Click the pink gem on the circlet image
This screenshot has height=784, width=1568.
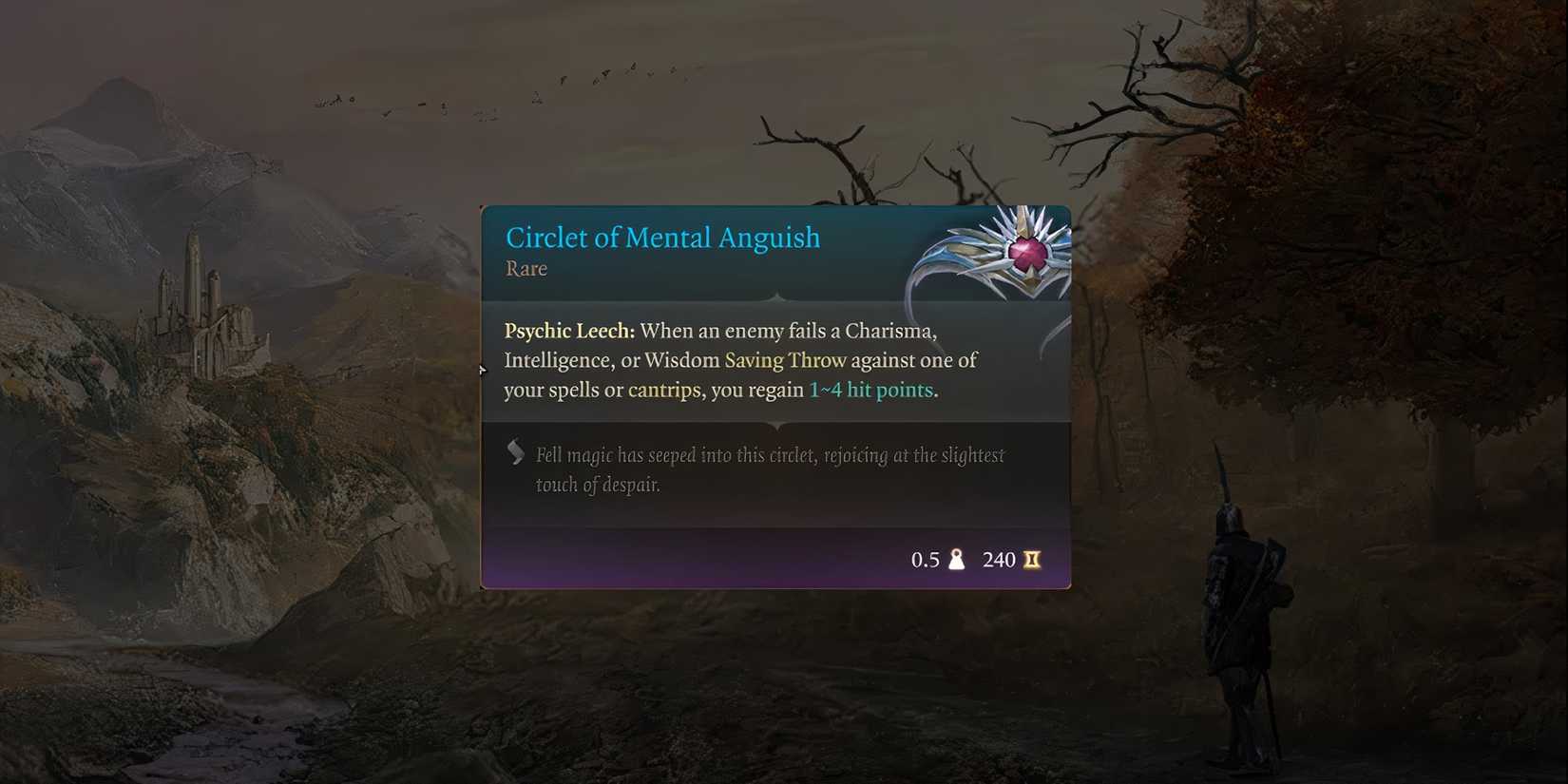1030,257
